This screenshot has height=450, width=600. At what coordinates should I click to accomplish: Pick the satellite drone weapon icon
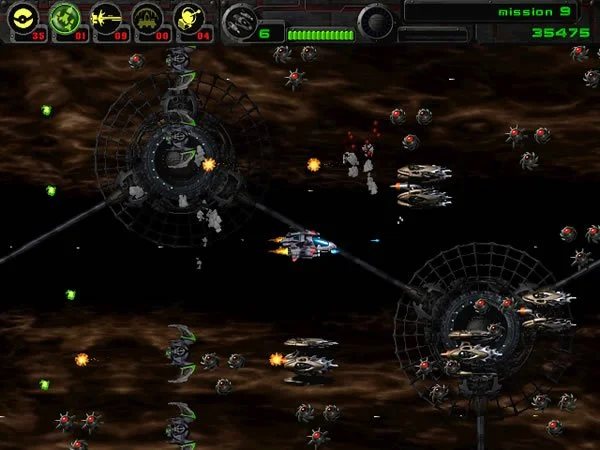(x=189, y=18)
